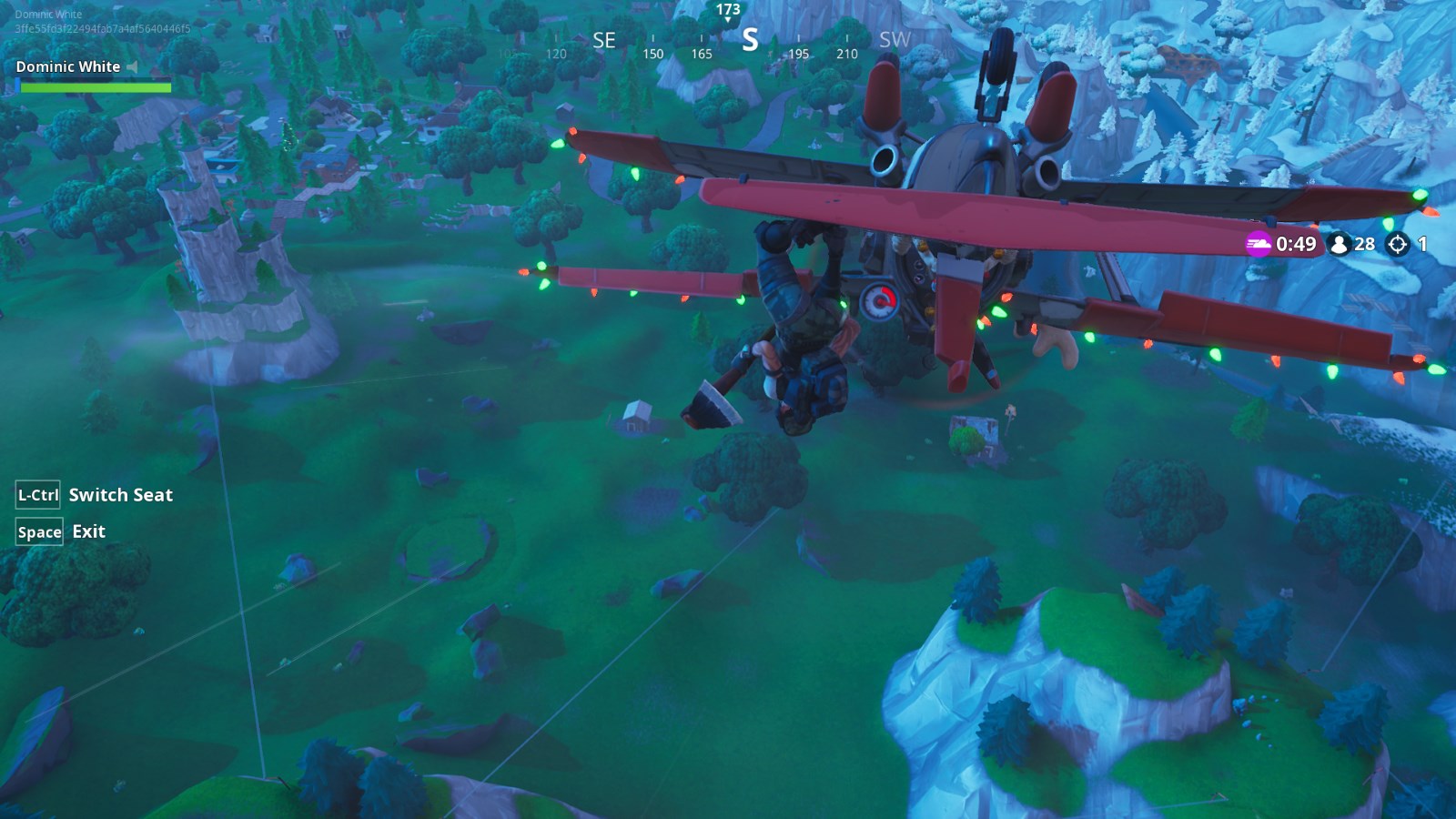Select the Dominic White player name tag
This screenshot has height=819, width=1456.
[68, 67]
